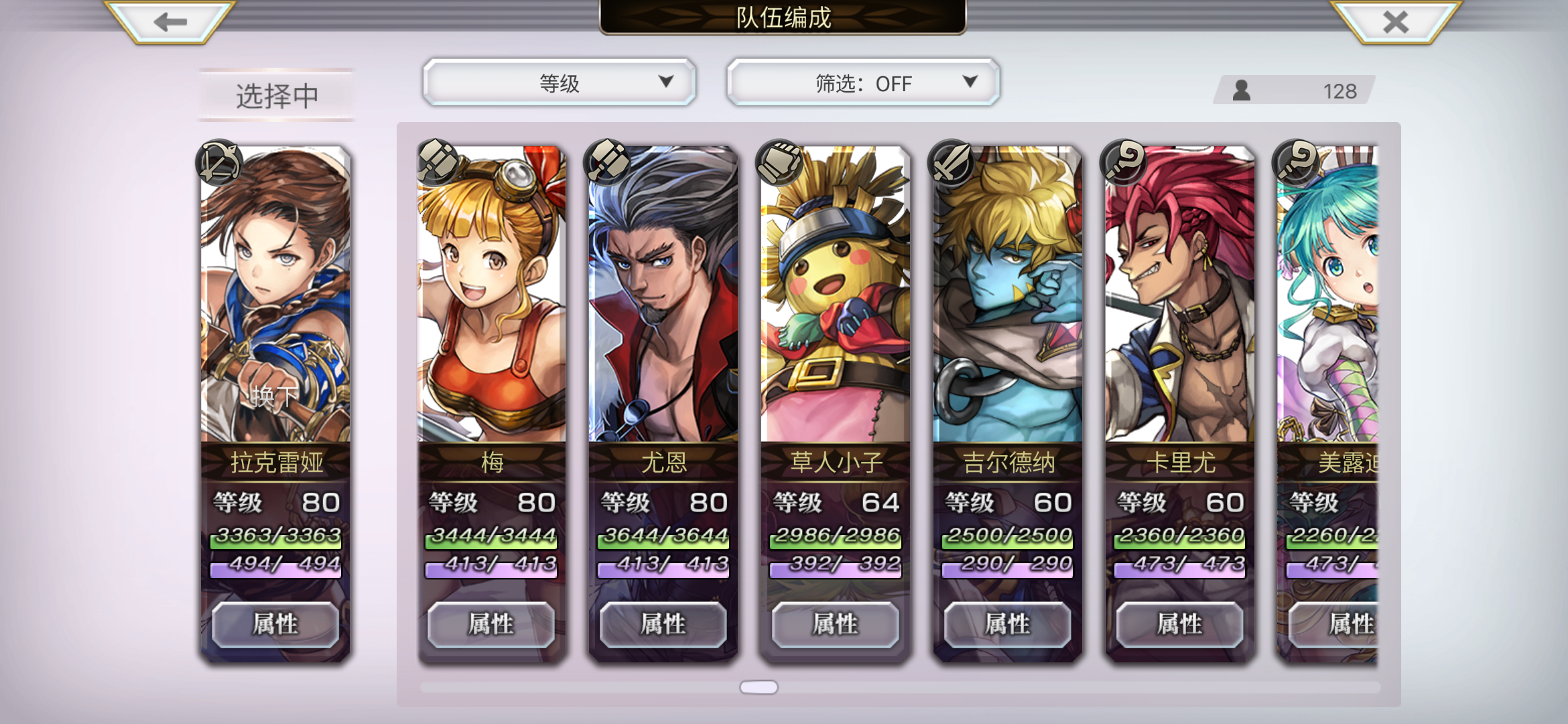This screenshot has height=724, width=1568.
Task: View 尤恩's 属性 details
Action: tap(663, 623)
